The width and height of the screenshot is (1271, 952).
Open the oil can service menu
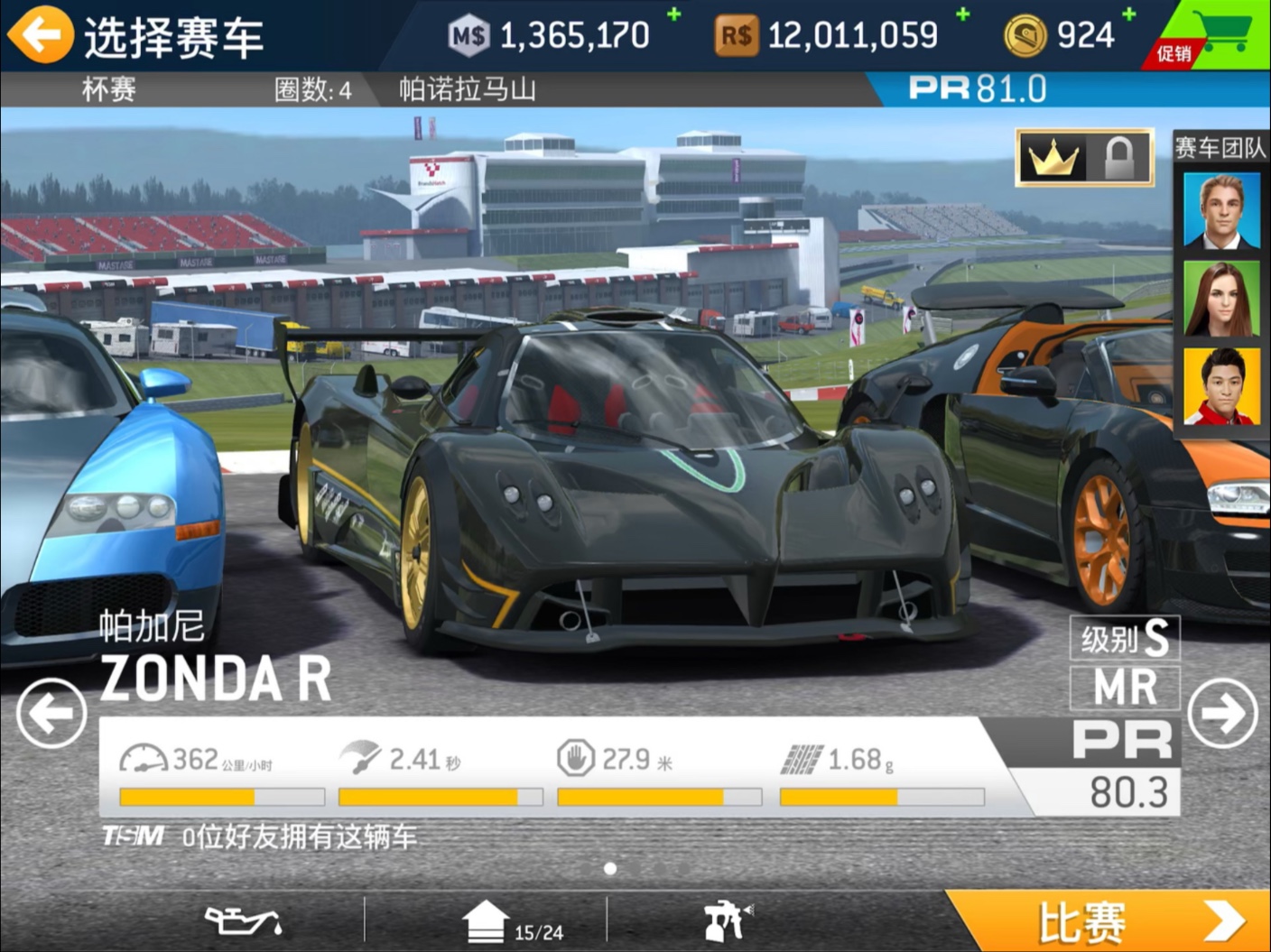click(x=242, y=921)
